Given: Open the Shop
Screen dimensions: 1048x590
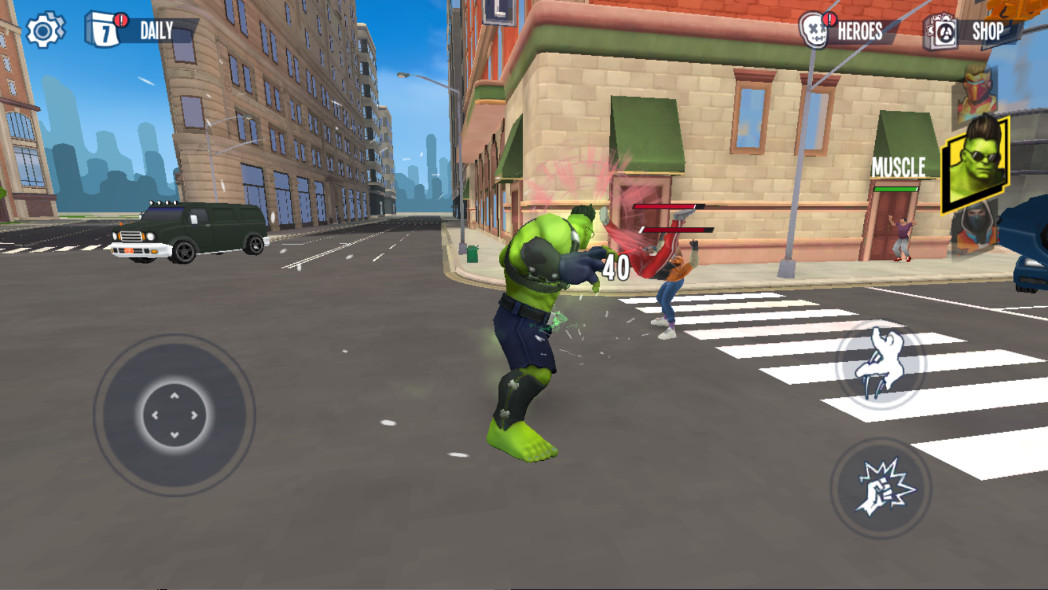Looking at the screenshot, I should 968,31.
